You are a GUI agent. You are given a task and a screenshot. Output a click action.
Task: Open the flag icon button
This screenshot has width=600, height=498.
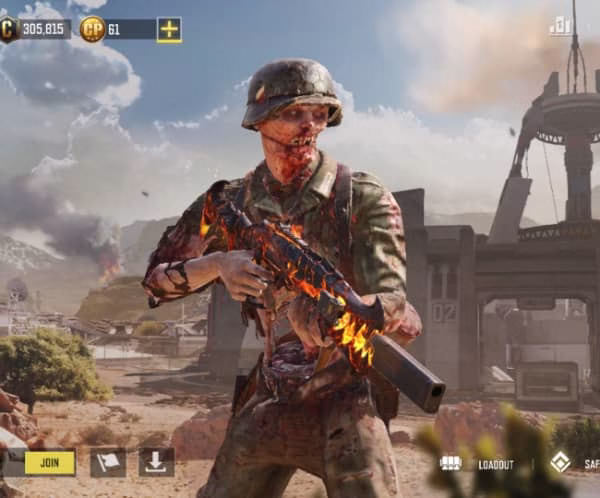(108, 462)
